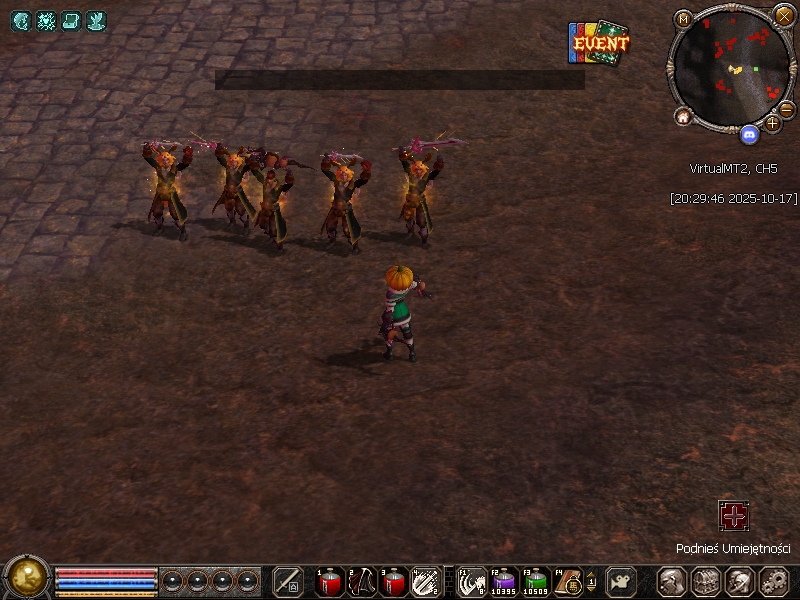Image resolution: width=800 pixels, height=600 pixels.
Task: Open the EVENT cards icon
Action: 599,43
